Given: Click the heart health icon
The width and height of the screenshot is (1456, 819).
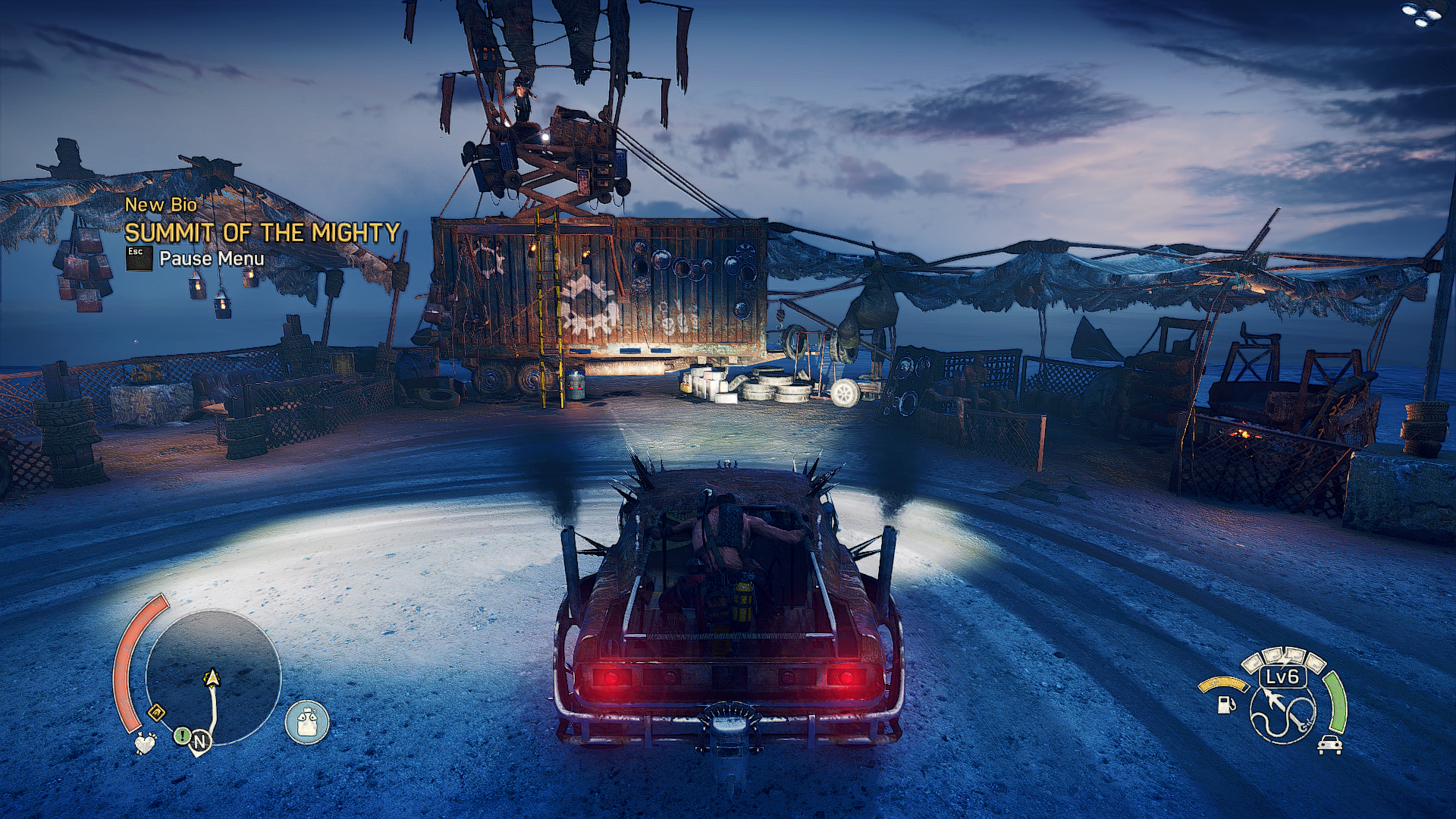Looking at the screenshot, I should click(x=145, y=742).
